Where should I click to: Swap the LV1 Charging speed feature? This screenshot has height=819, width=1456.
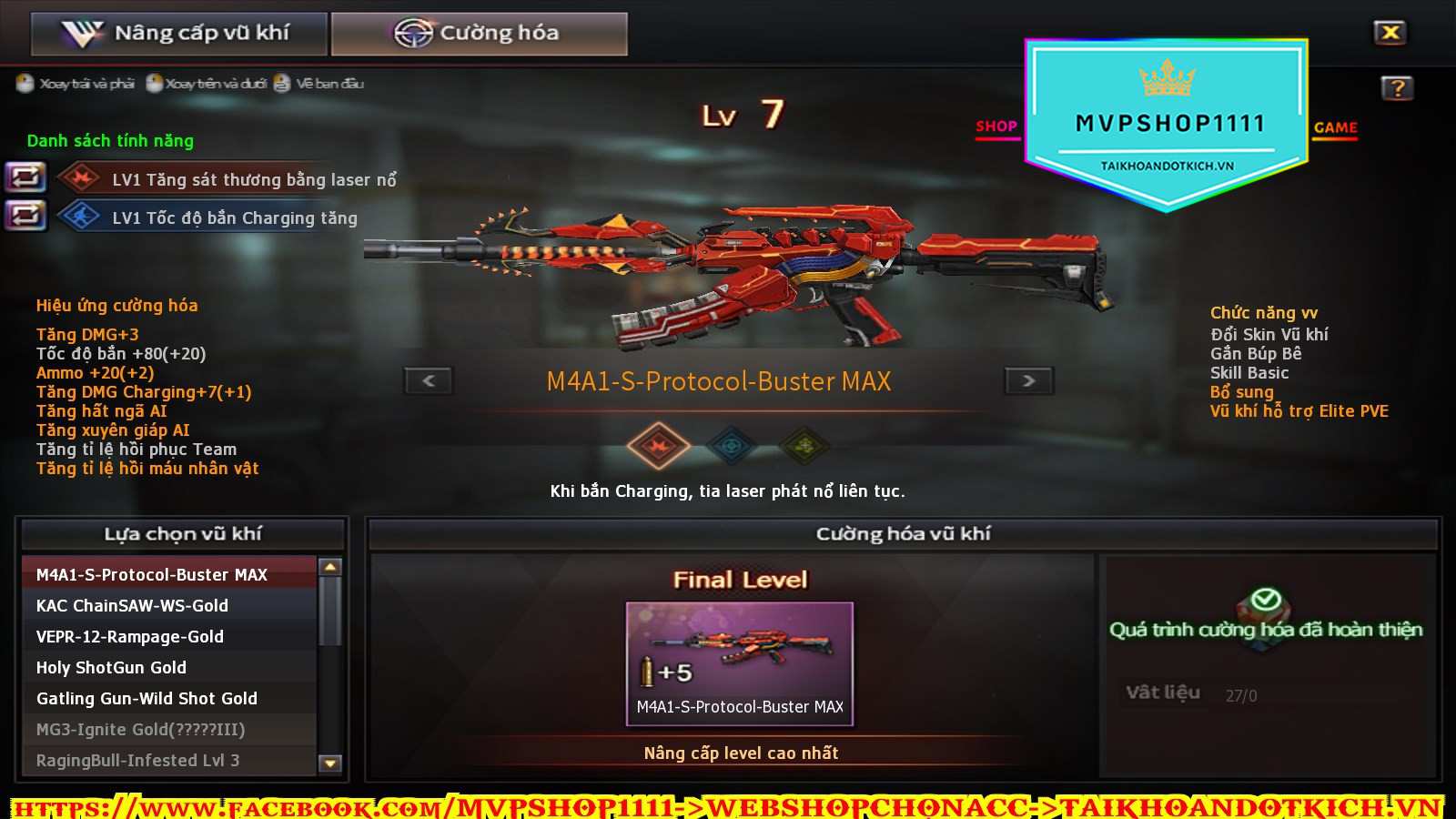(x=25, y=216)
